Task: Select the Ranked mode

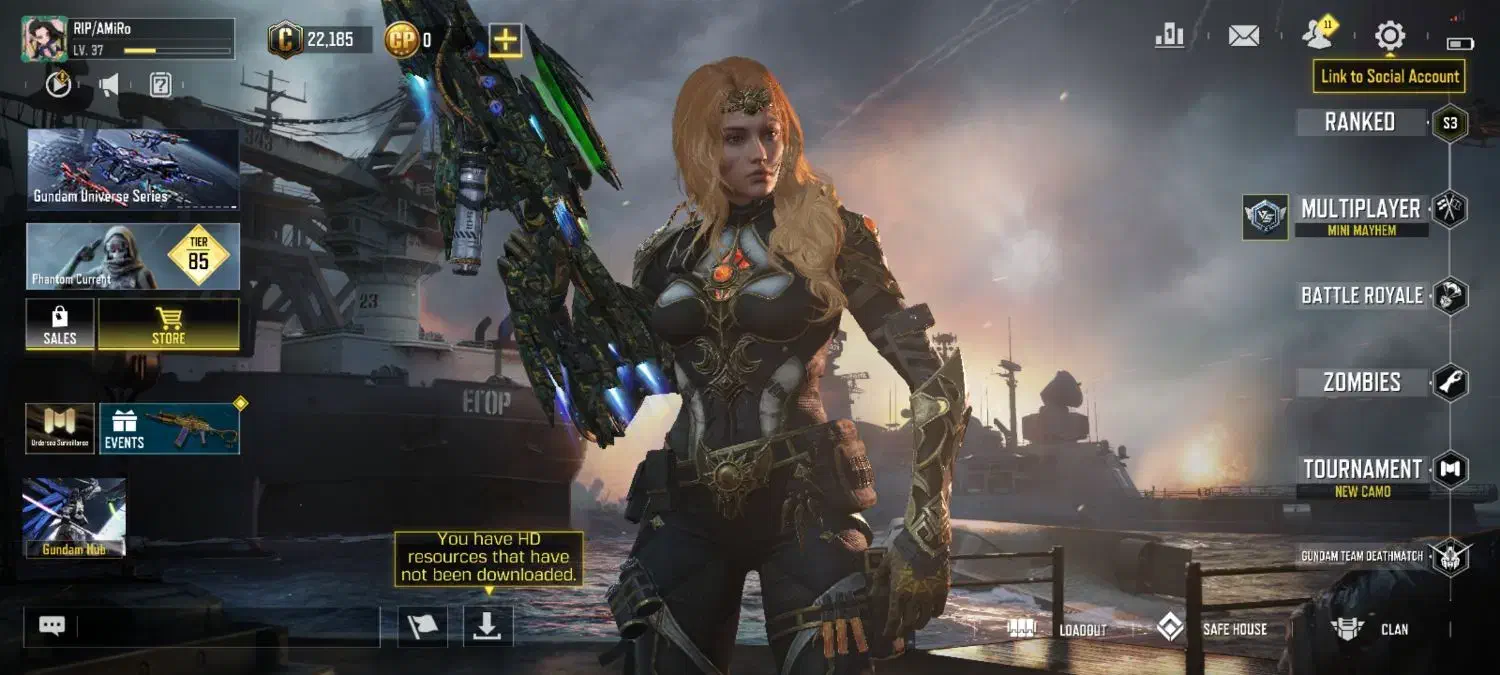Action: click(1360, 122)
